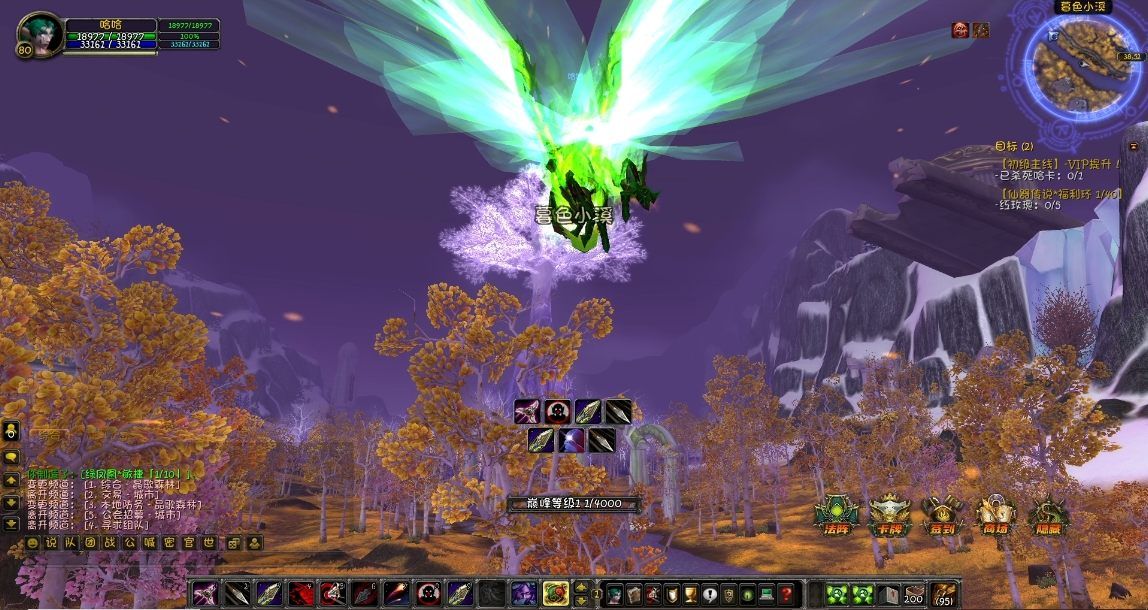Click the 巅峰等级 experience bar
Image resolution: width=1148 pixels, height=610 pixels.
[x=573, y=505]
